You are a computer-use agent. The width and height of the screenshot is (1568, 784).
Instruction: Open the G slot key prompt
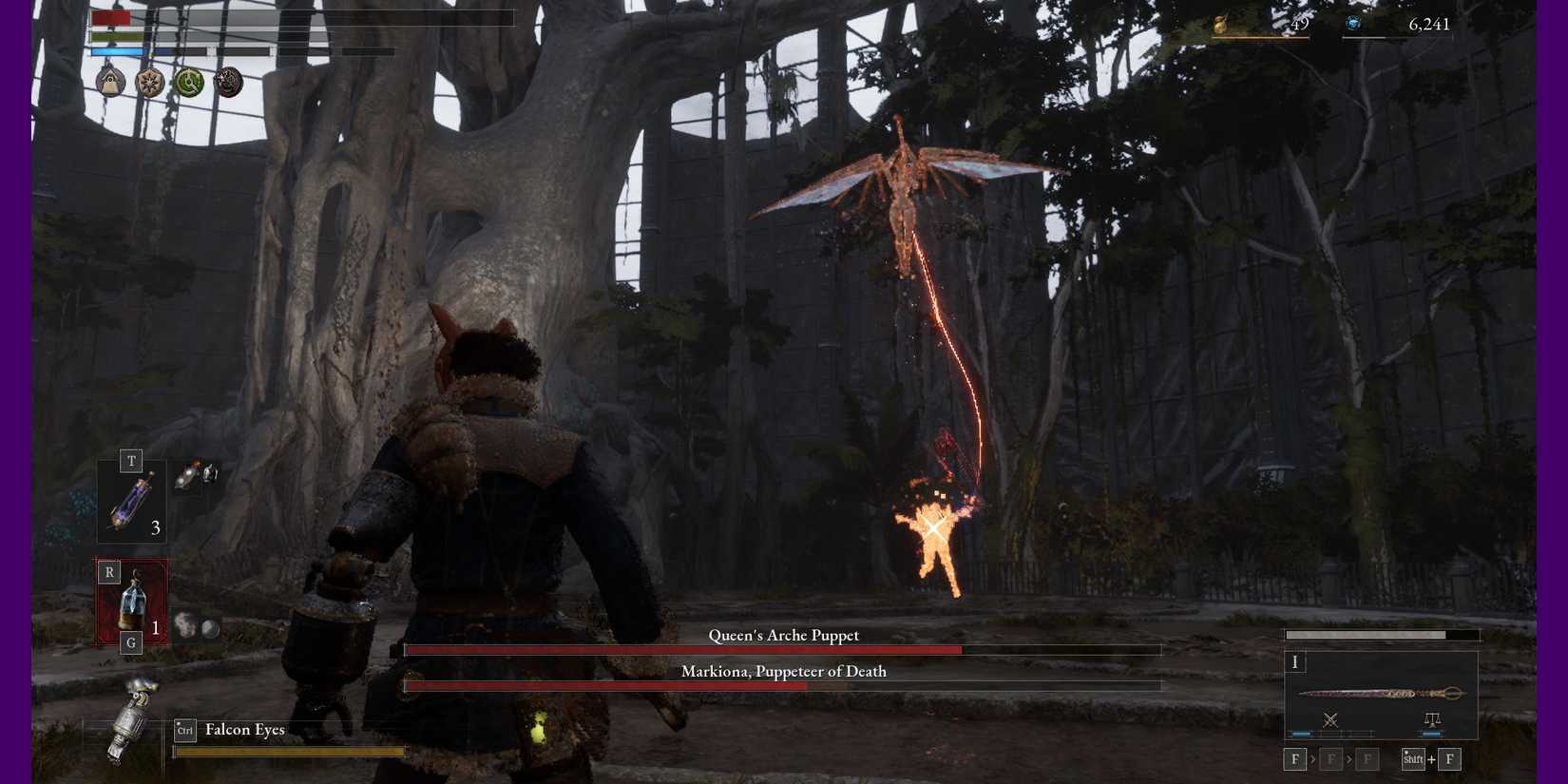click(x=131, y=642)
